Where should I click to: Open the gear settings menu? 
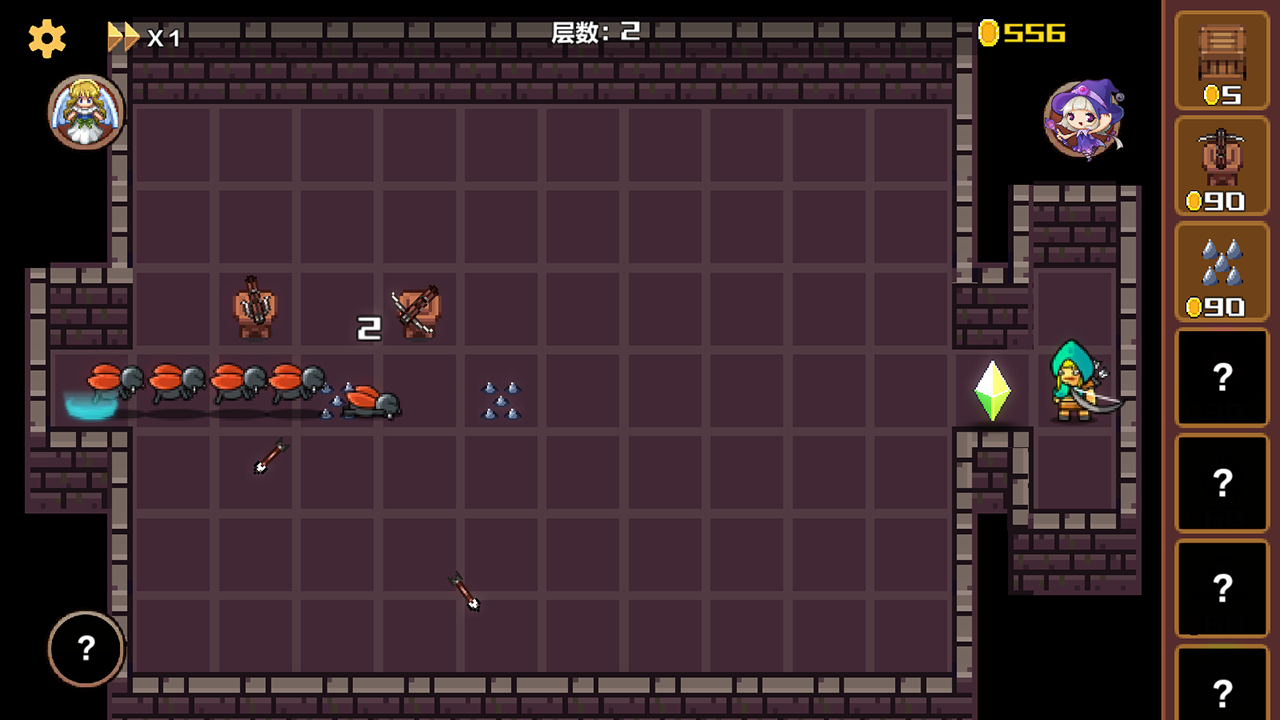coord(46,39)
